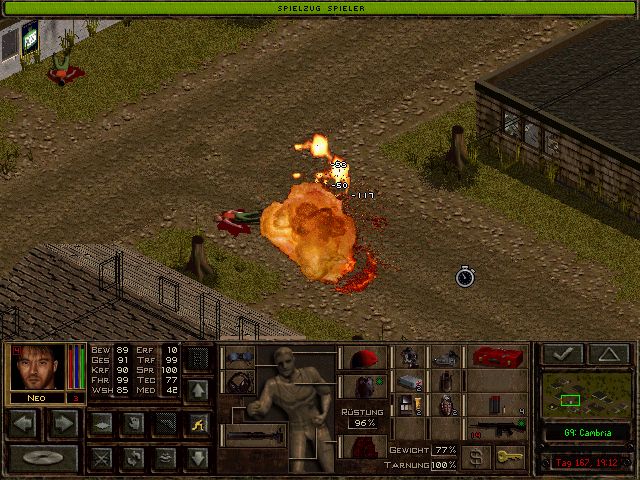The image size is (640, 480).
Task: Open the options disk button
Action: click(43, 459)
